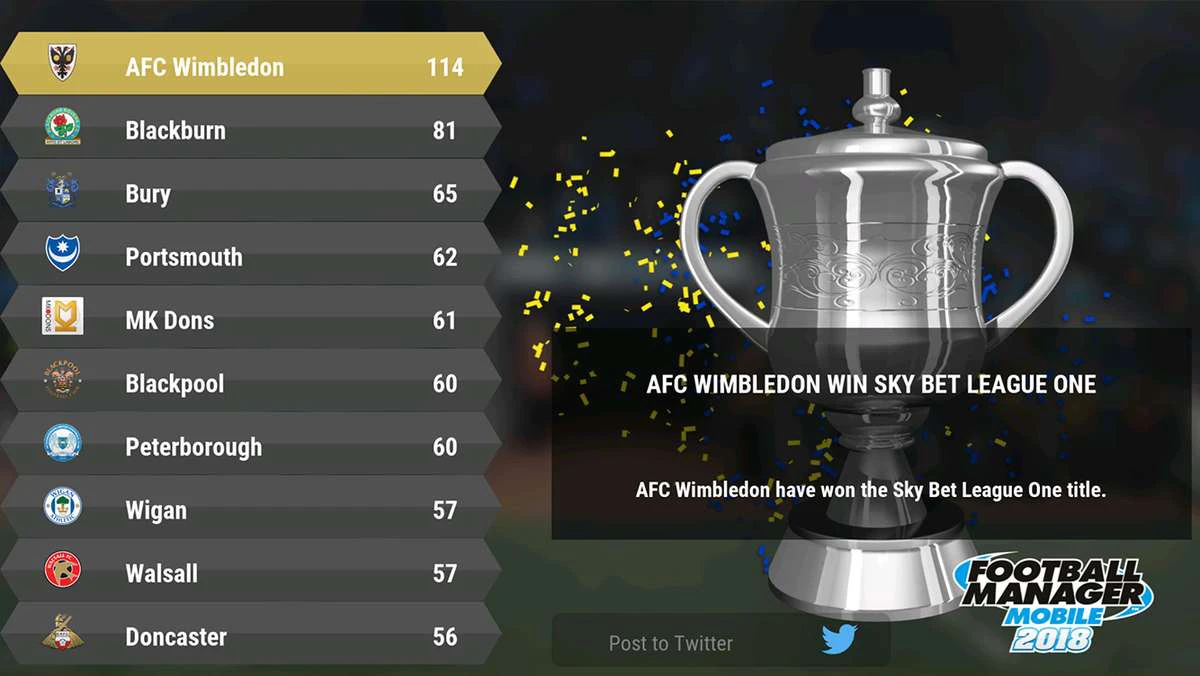Select the Portsmouth table entry
The height and width of the screenshot is (676, 1200).
250,257
